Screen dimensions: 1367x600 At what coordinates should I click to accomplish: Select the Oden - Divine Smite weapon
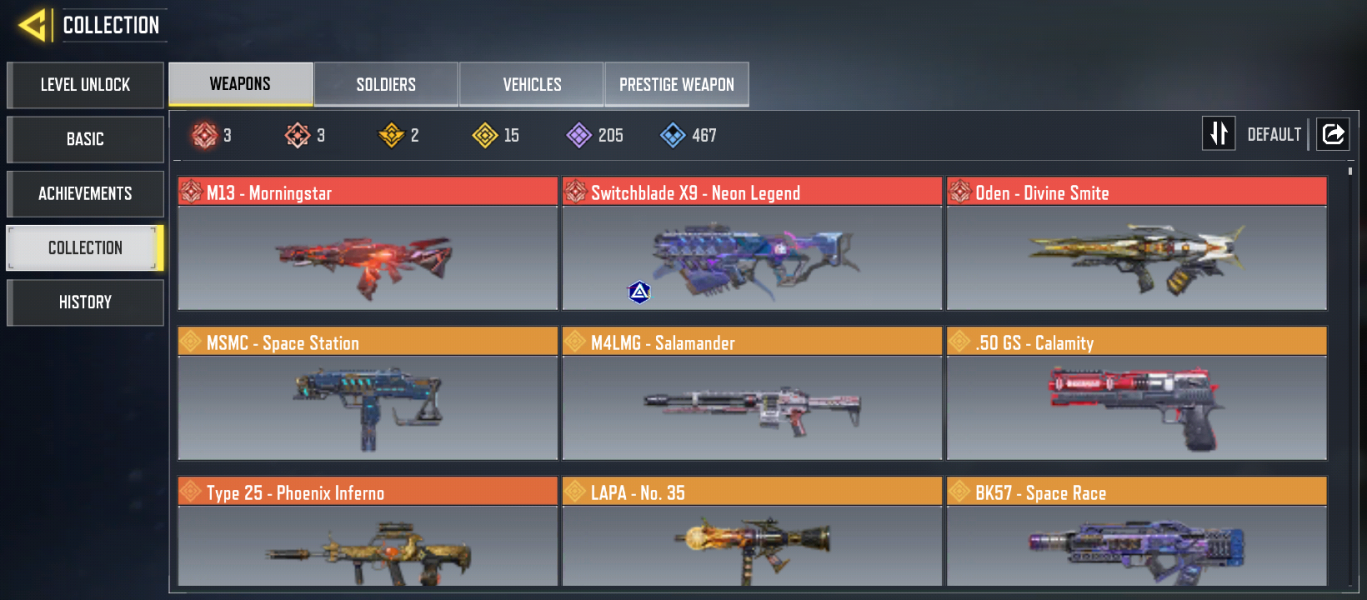point(1137,255)
